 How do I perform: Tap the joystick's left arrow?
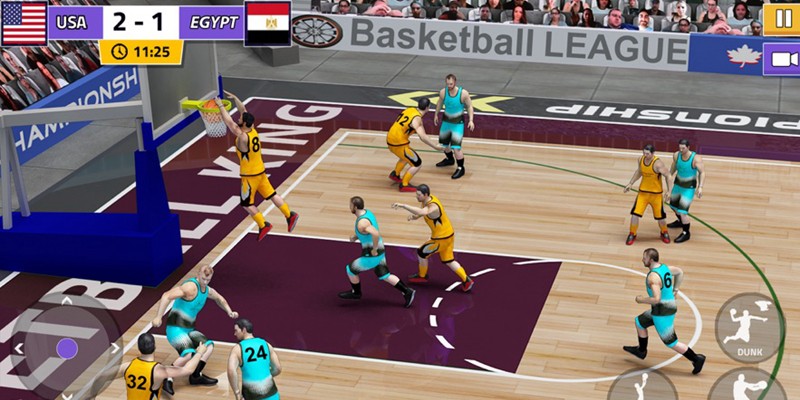point(18,348)
